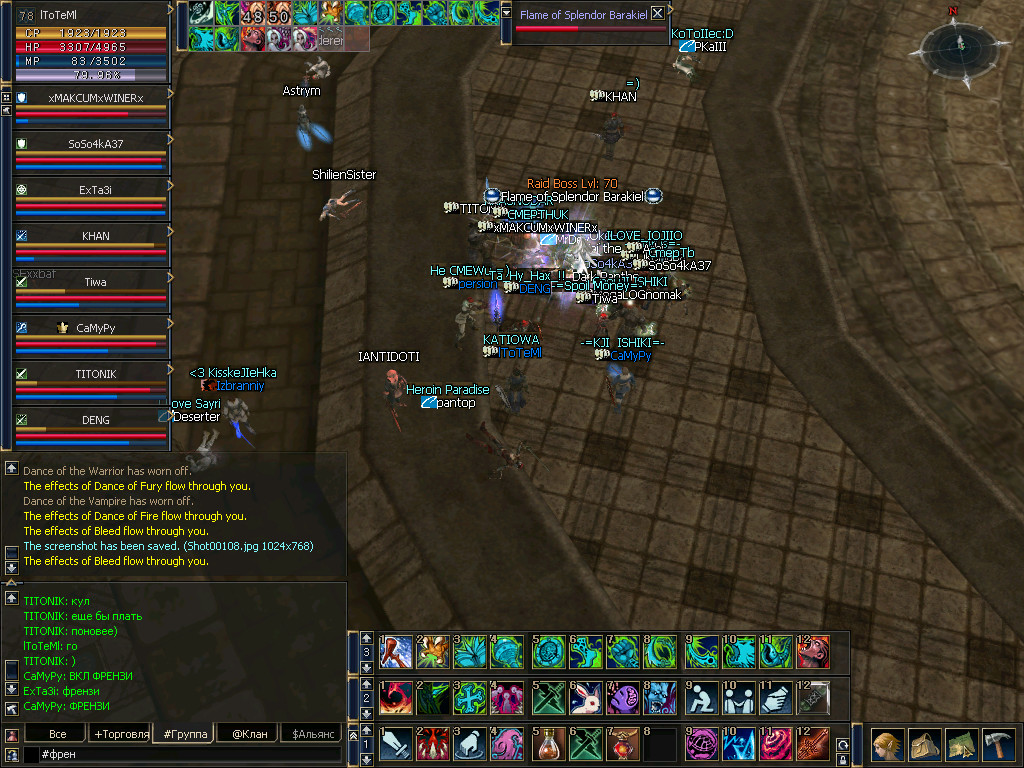Open the @Клан chat tab
Image resolution: width=1024 pixels, height=768 pixels.
pos(249,734)
